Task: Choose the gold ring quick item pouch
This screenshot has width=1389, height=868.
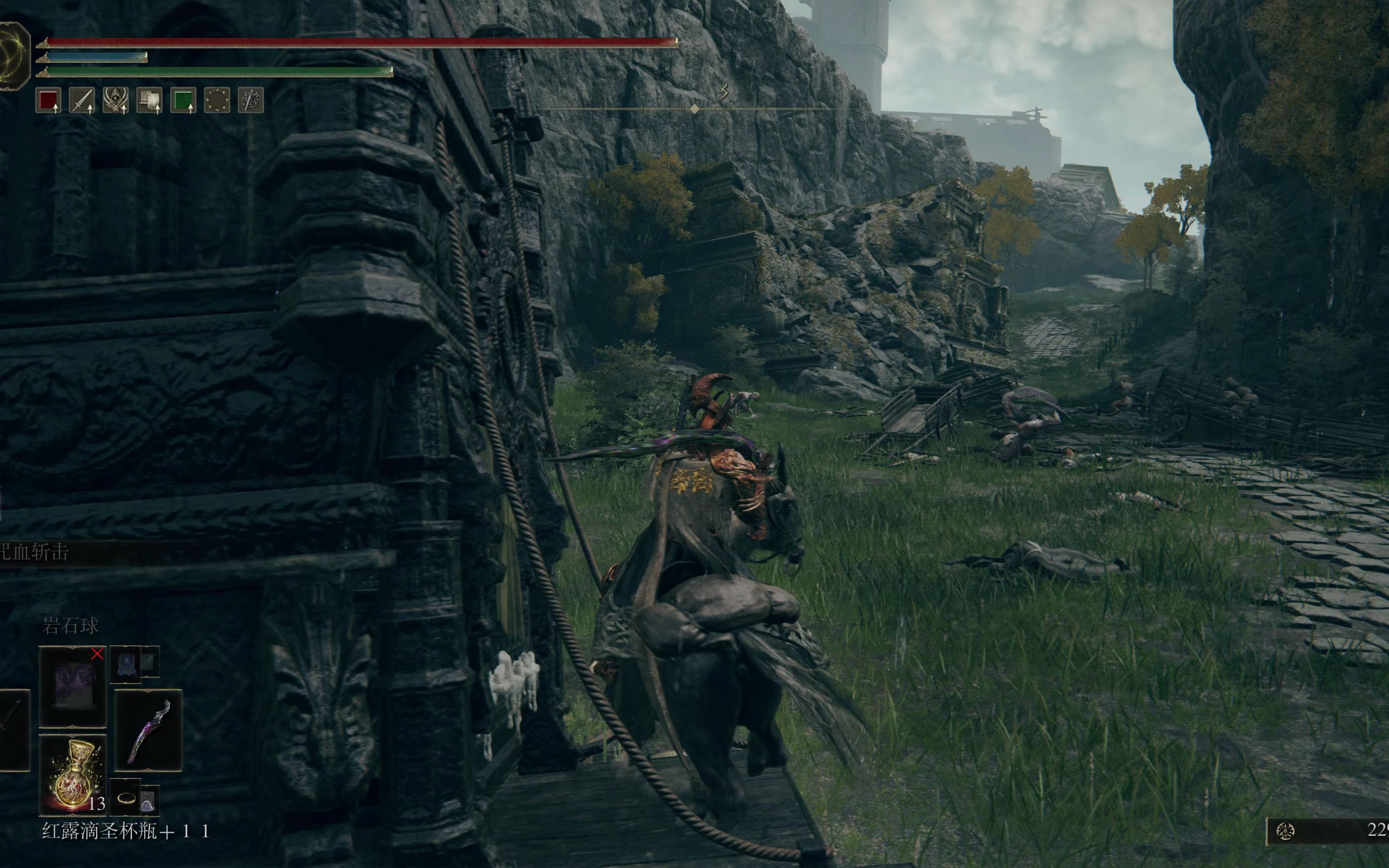Action: pyautogui.click(x=126, y=797)
